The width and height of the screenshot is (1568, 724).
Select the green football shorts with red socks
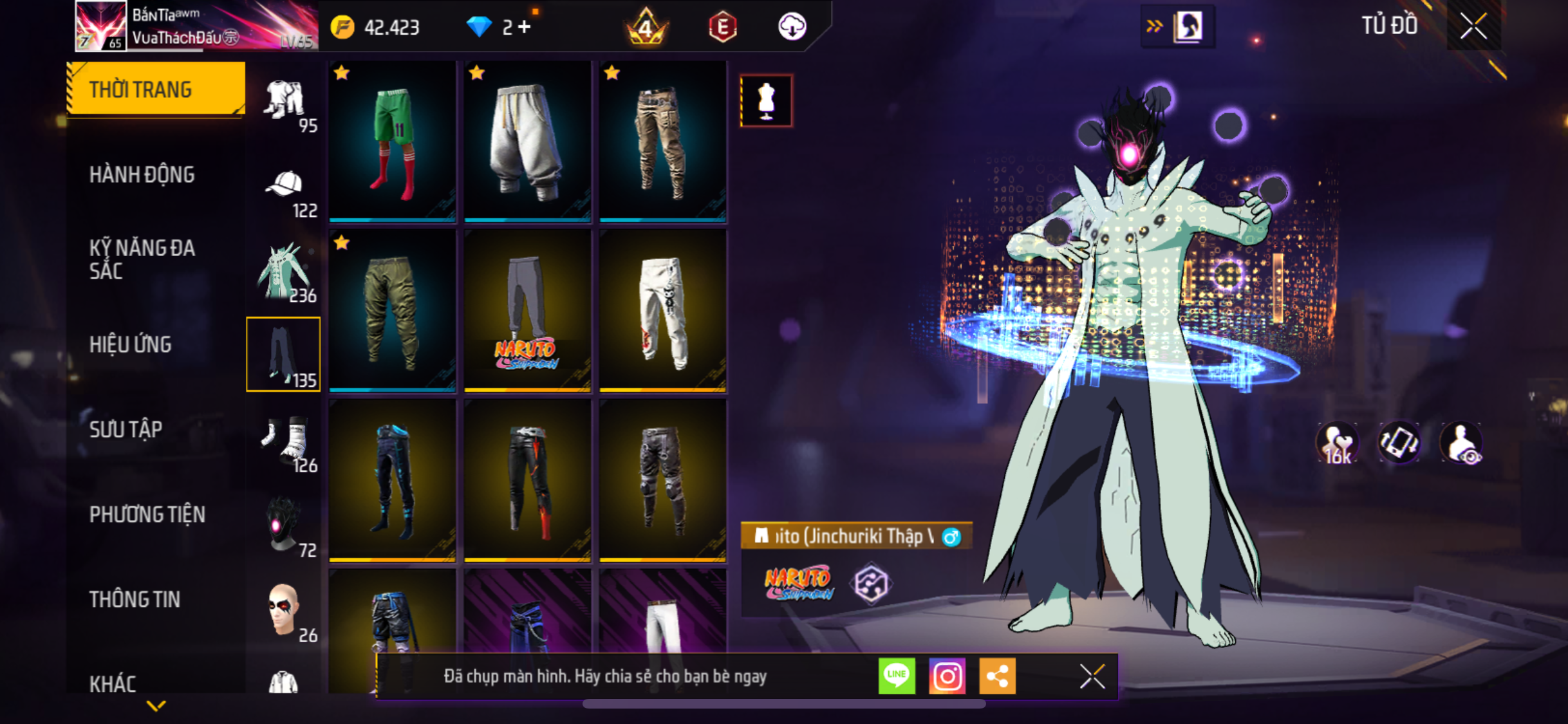pos(393,141)
